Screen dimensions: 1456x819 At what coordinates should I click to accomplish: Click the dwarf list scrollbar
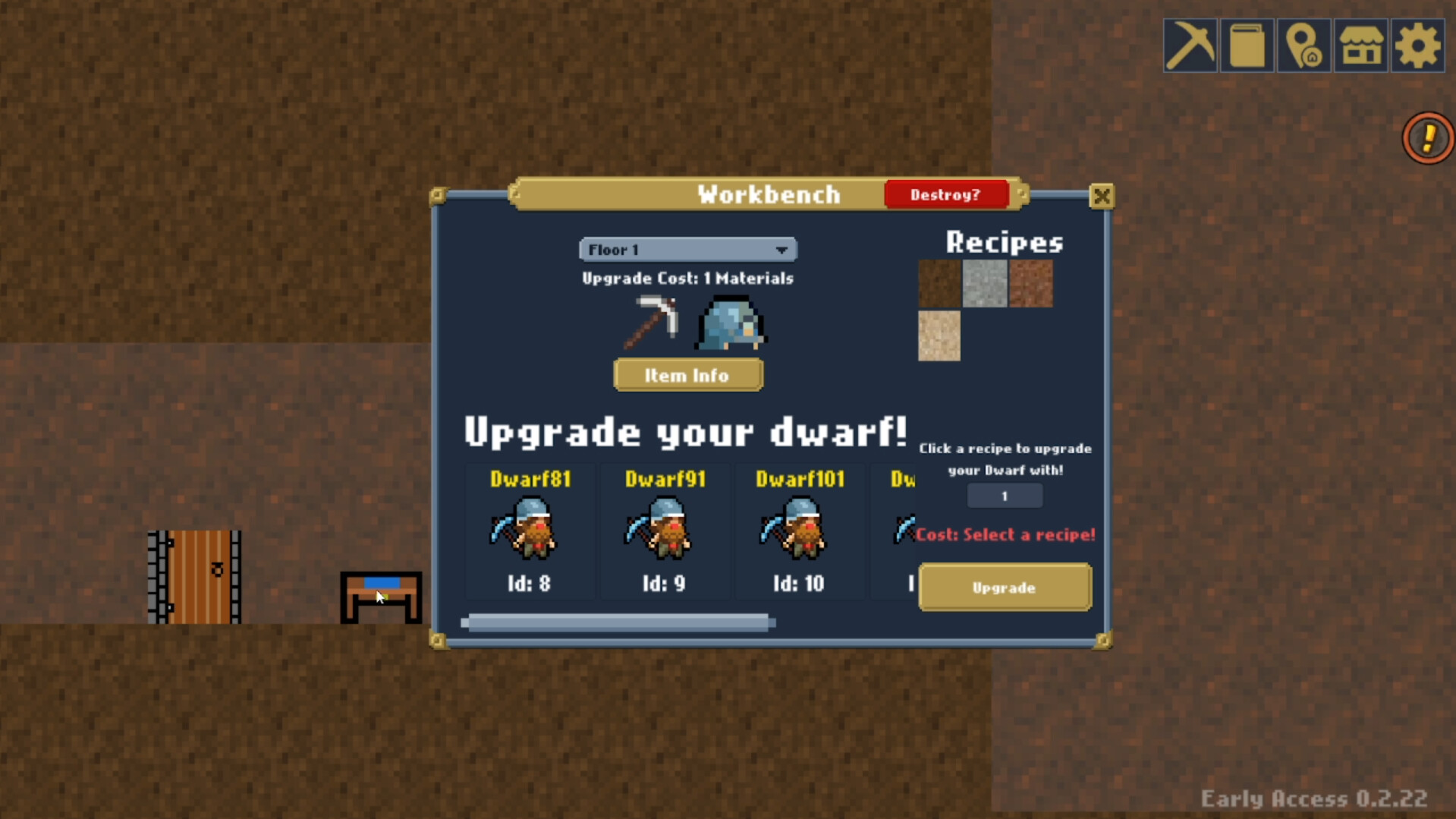coord(618,622)
